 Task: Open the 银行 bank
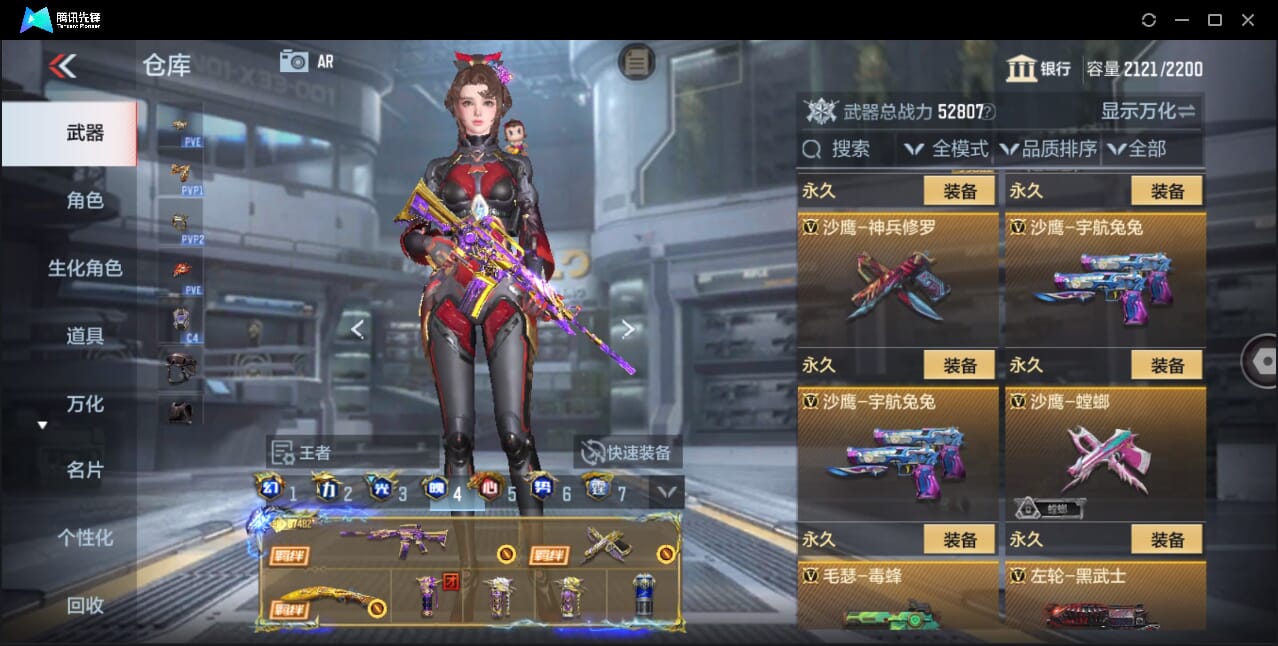click(x=1038, y=69)
